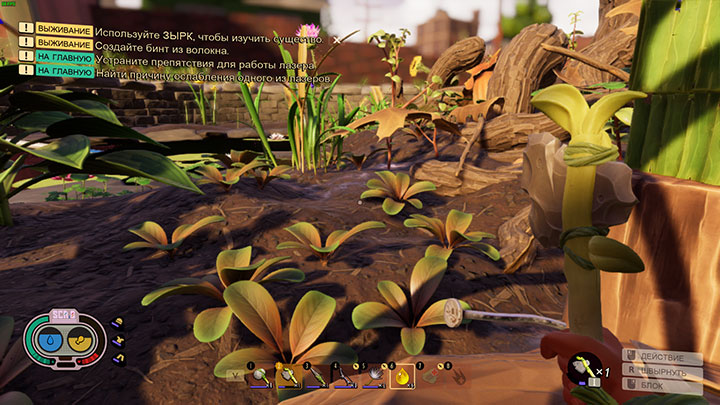Choose the bow in hotbar slot 4
720x405 pixels.
pyautogui.click(x=344, y=375)
